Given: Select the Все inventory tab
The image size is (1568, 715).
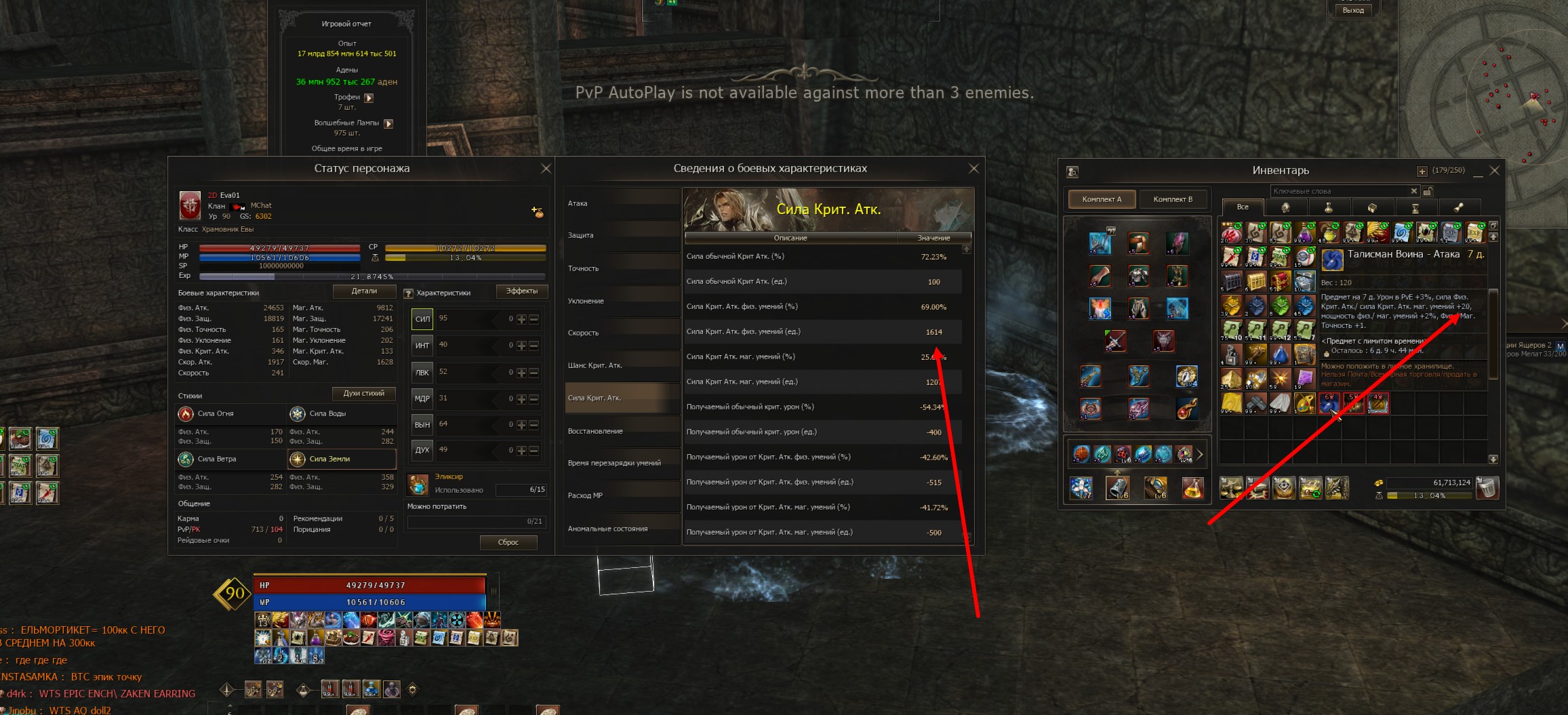Looking at the screenshot, I should click(x=1242, y=207).
